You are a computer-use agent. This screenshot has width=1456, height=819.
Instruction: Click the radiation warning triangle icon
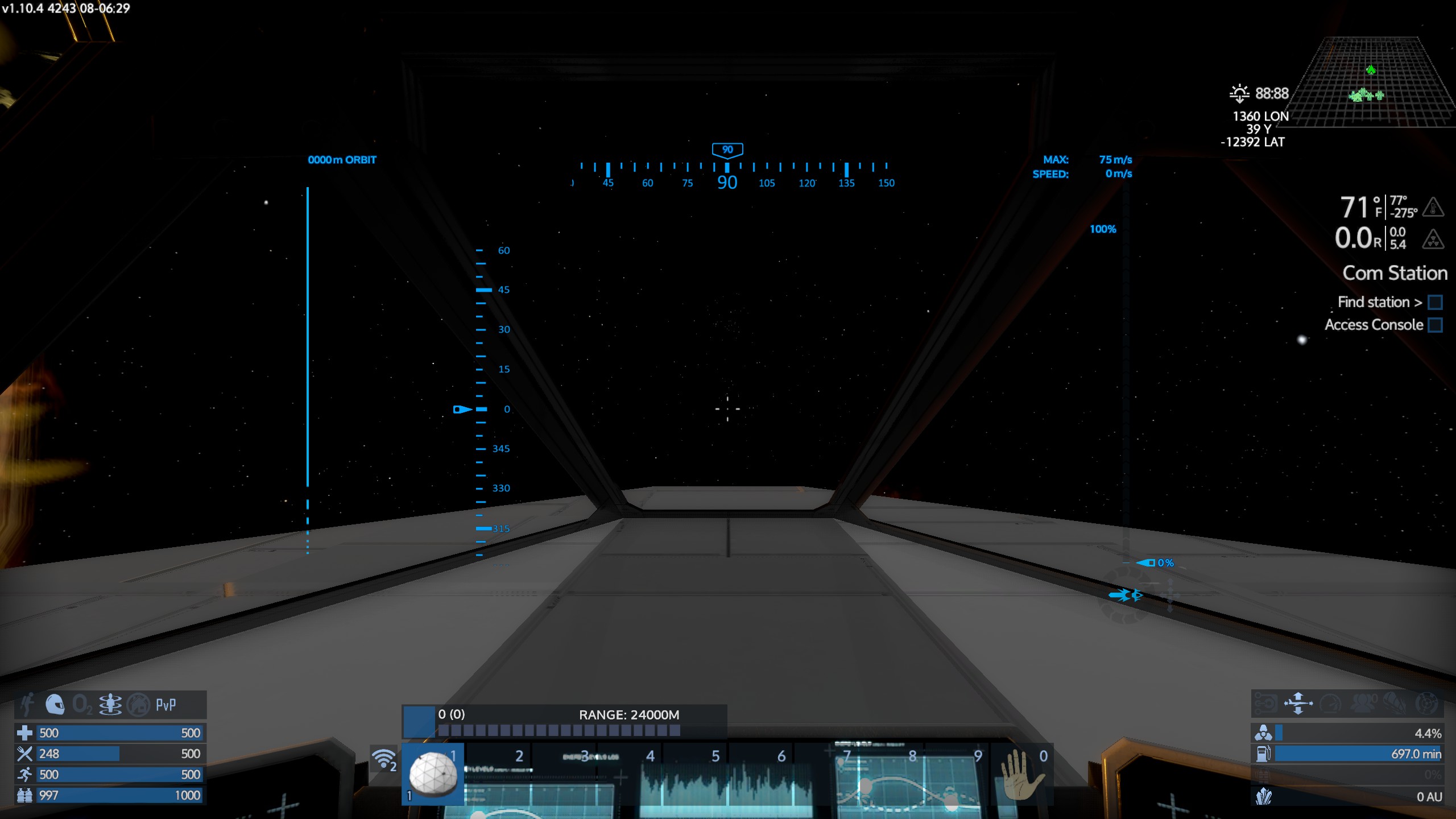point(1433,239)
